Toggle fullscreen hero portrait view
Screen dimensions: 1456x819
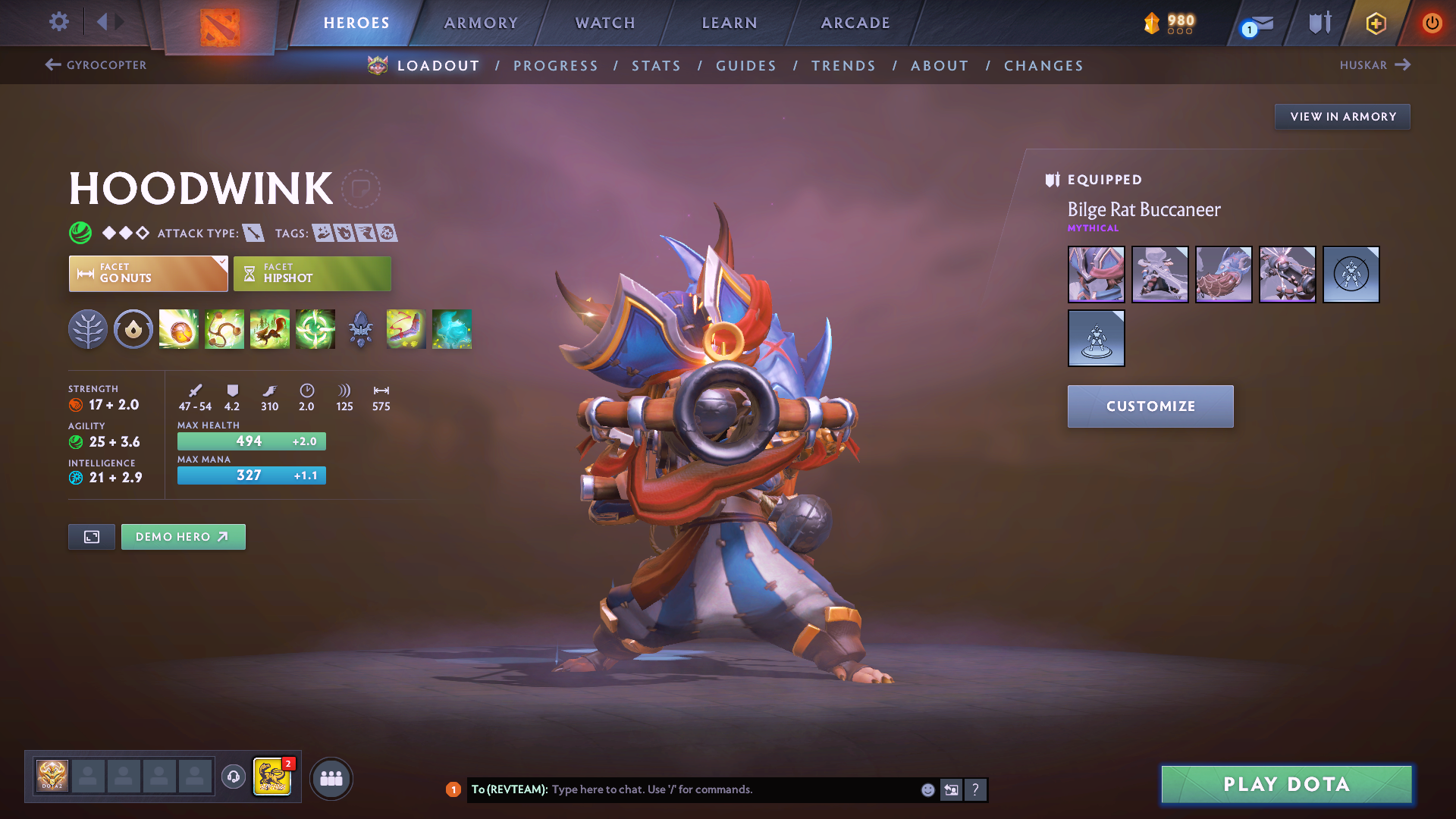[x=91, y=536]
